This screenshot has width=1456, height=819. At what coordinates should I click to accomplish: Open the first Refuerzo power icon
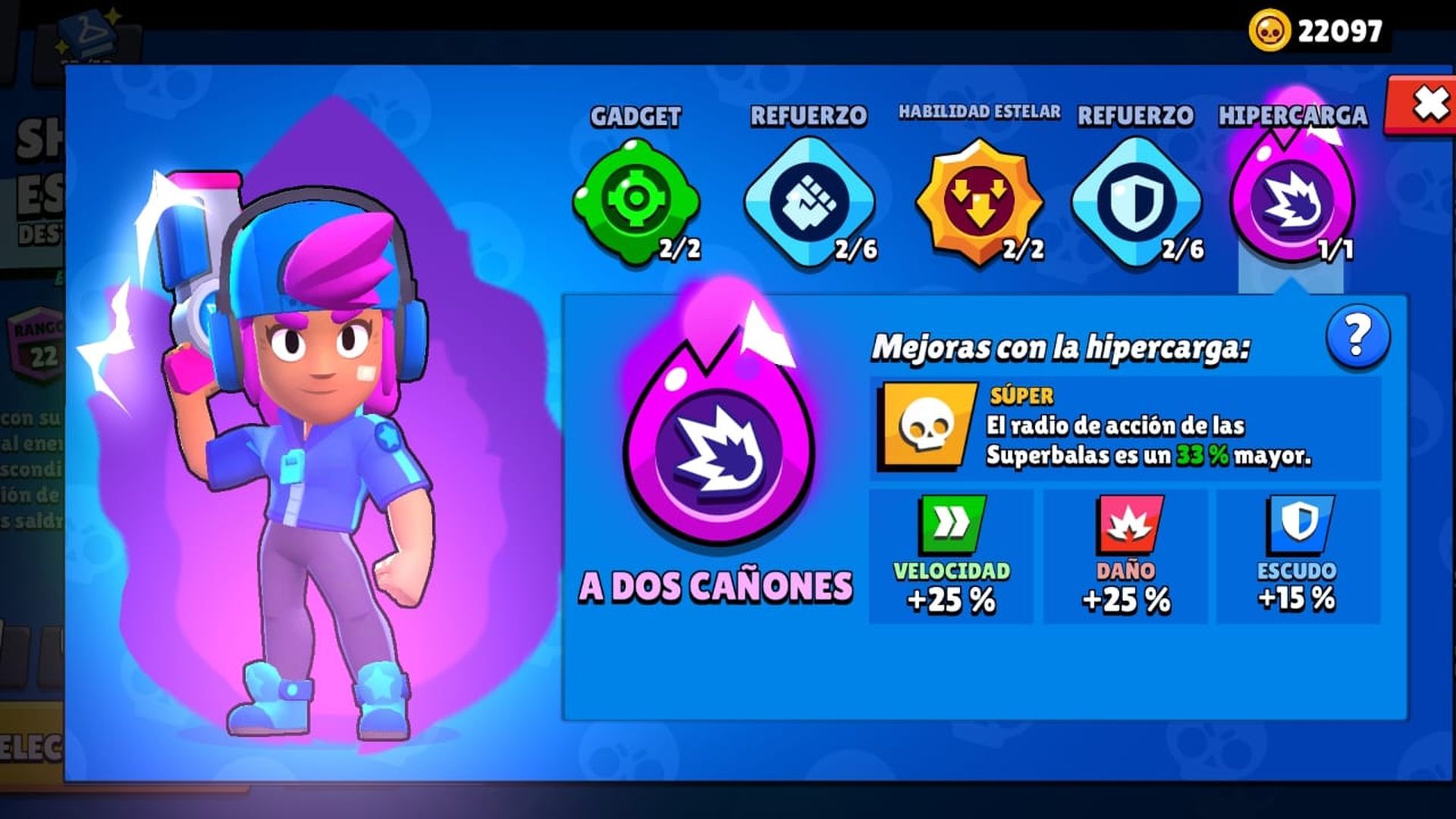tap(808, 201)
